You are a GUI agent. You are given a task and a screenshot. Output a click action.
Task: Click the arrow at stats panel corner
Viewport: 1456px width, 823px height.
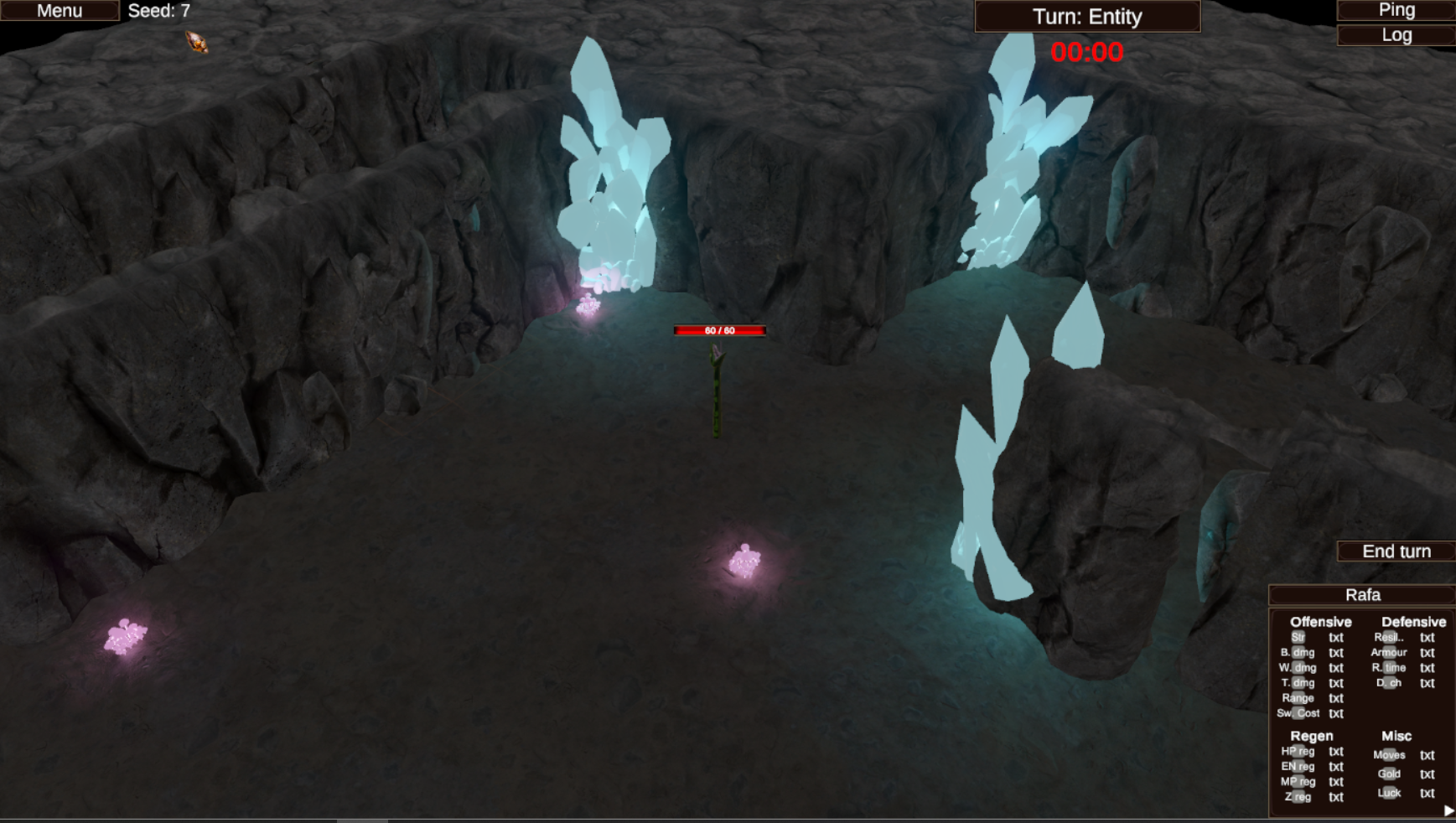pos(1448,810)
